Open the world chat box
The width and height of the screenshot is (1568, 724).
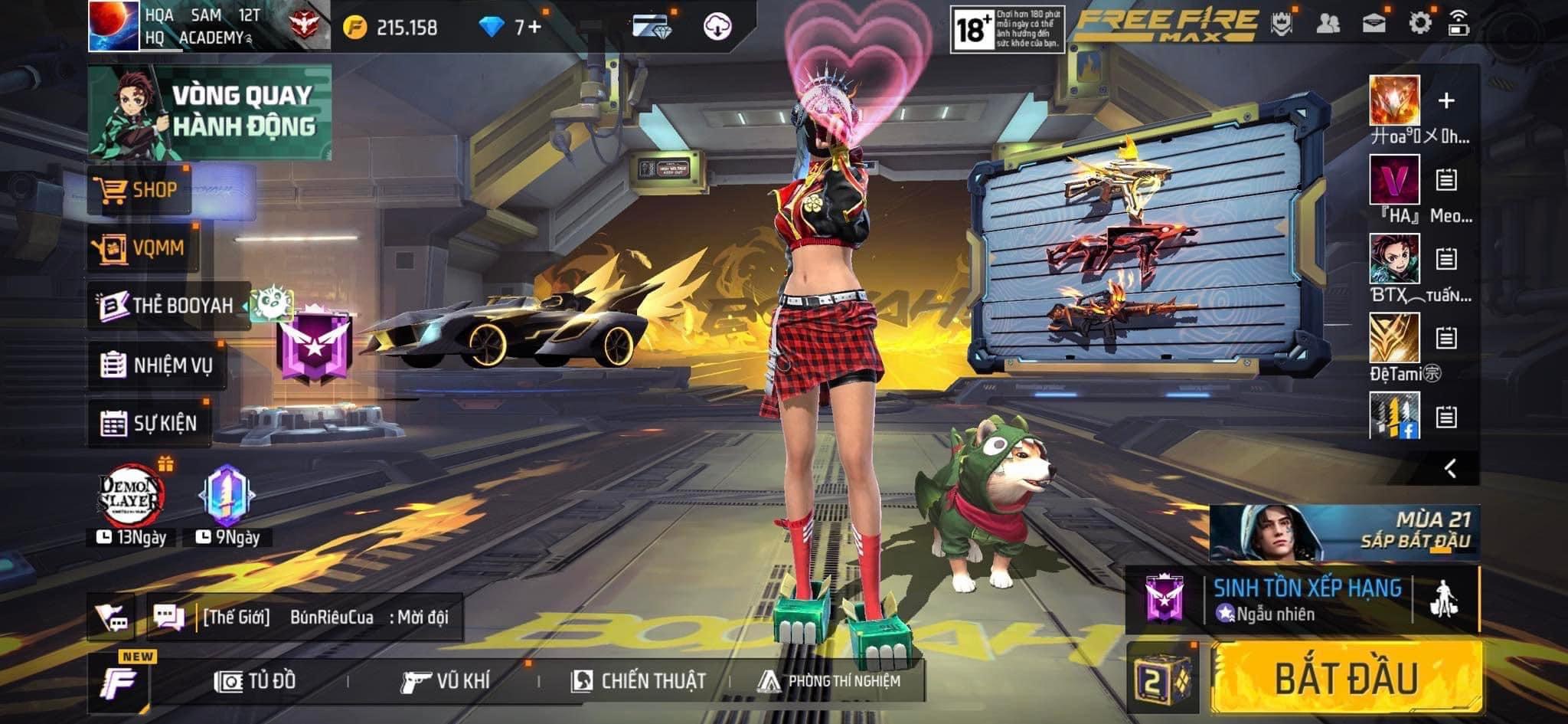pos(306,617)
